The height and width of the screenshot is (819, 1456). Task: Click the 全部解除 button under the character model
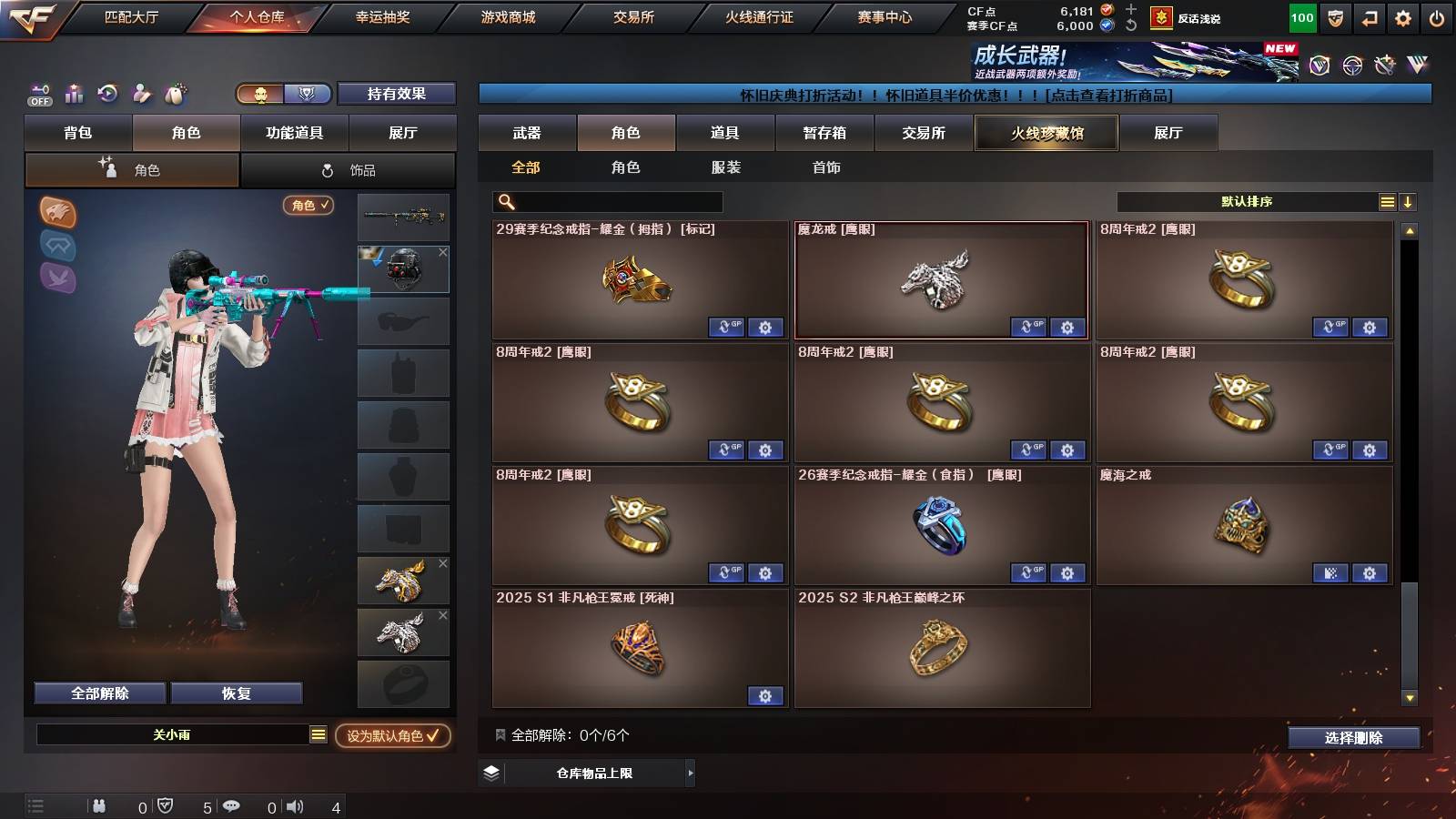click(x=98, y=693)
